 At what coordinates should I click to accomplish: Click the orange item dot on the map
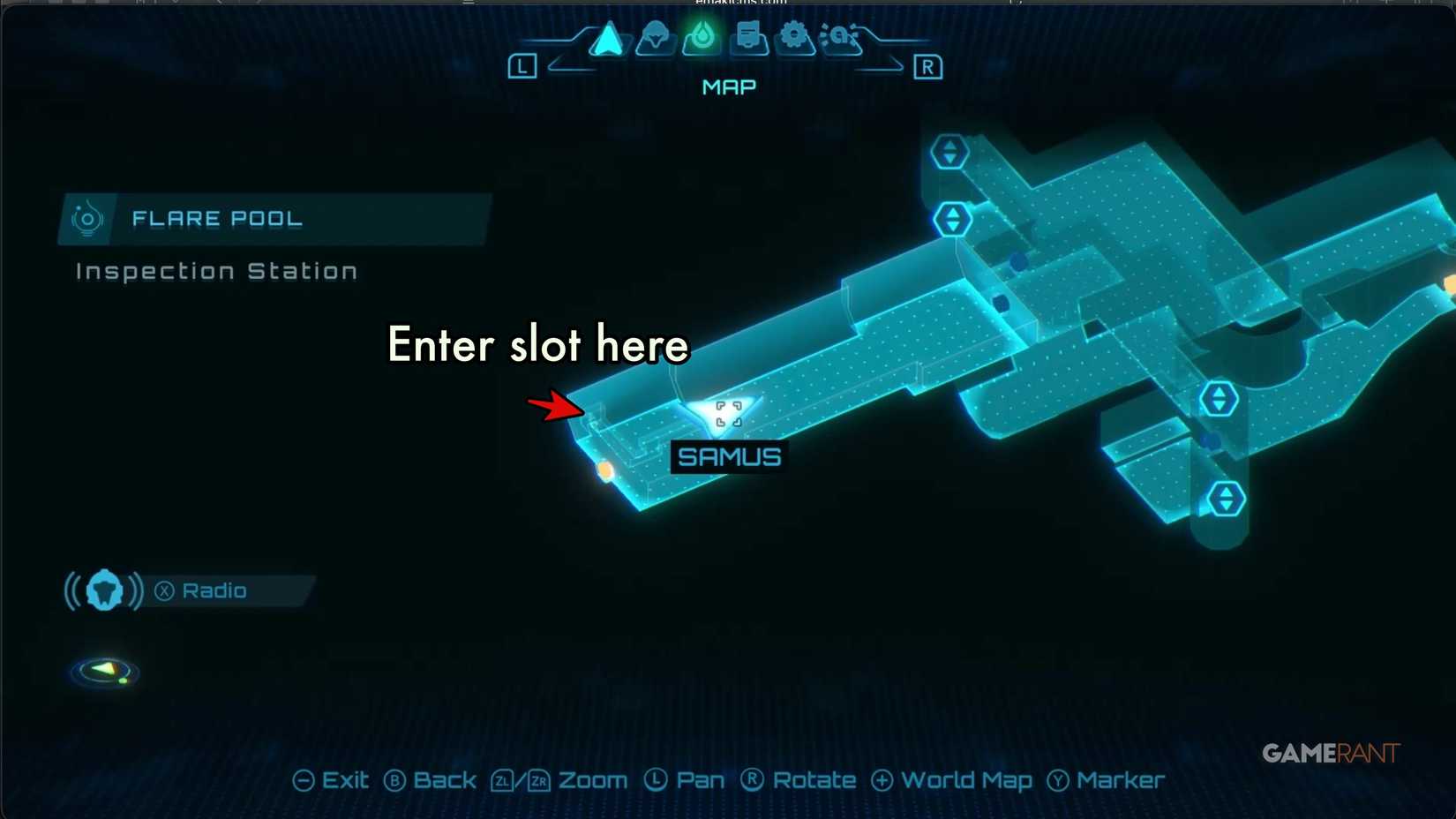coord(604,471)
